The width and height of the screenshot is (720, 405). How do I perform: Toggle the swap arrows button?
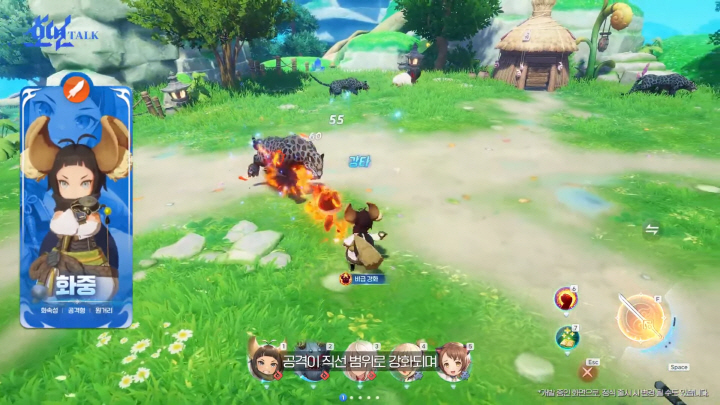point(652,230)
